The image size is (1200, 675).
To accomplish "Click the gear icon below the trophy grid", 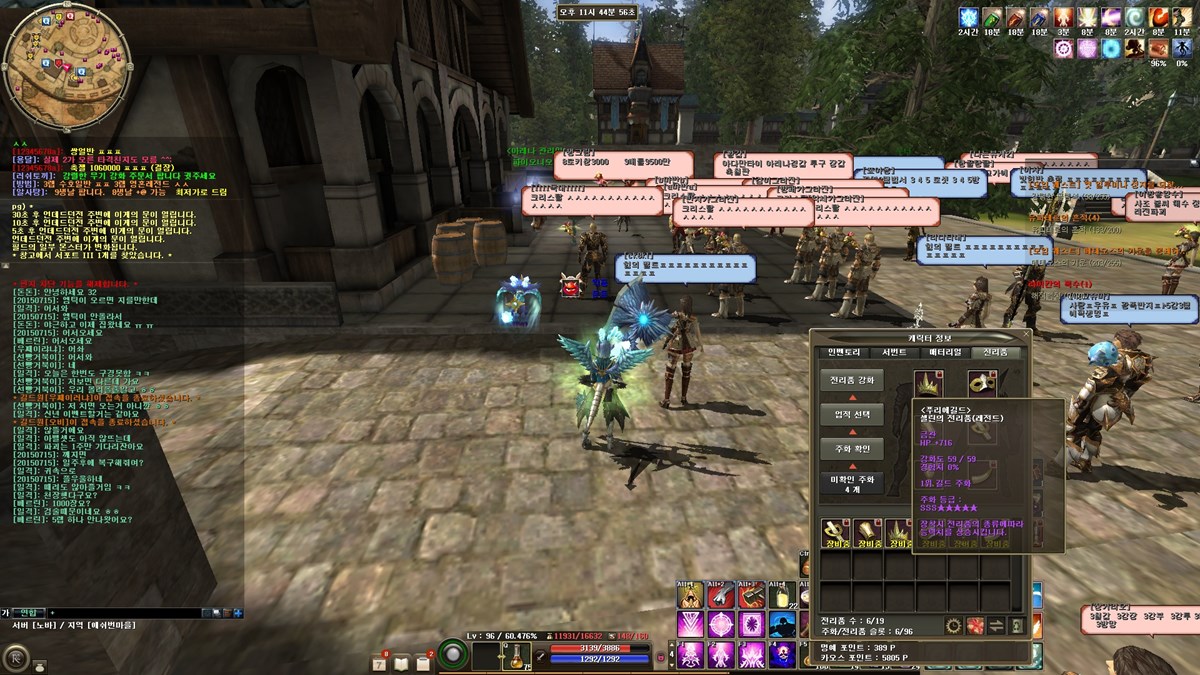I will pyautogui.click(x=953, y=626).
